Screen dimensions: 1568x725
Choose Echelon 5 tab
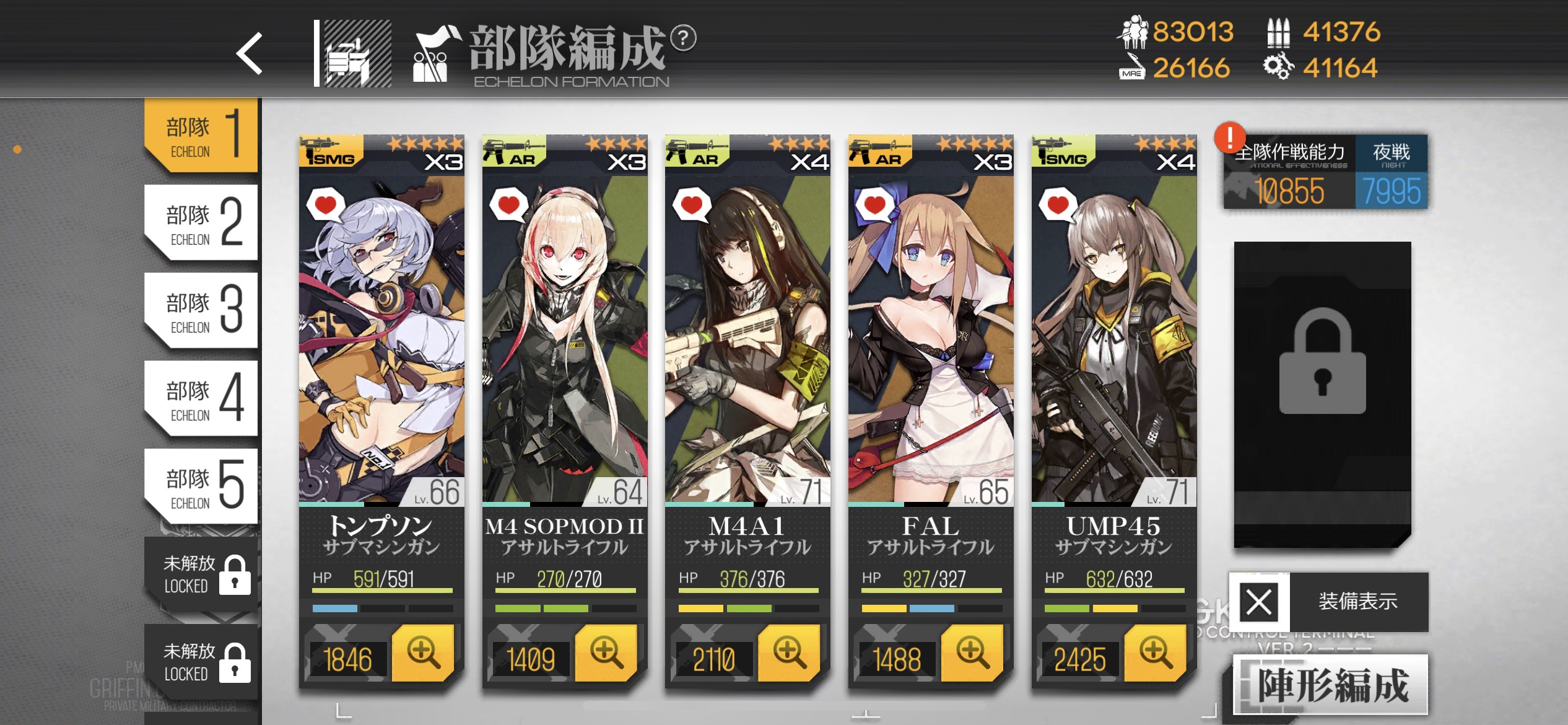pos(202,486)
